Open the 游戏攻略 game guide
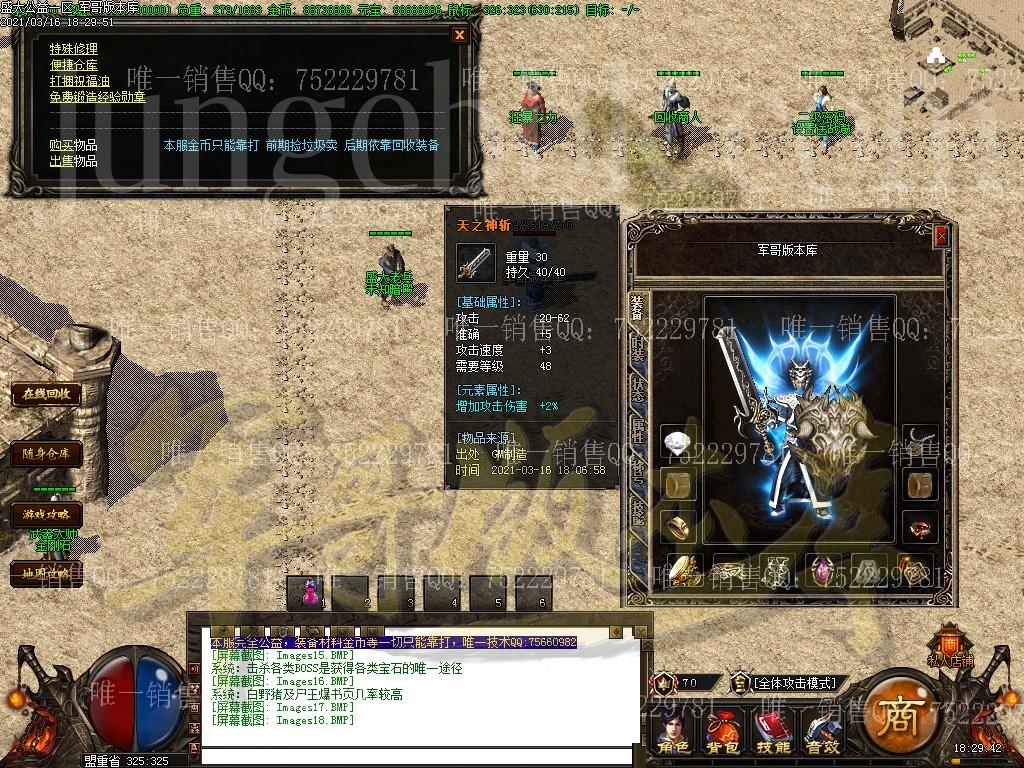Viewport: 1024px width, 768px height. click(47, 514)
